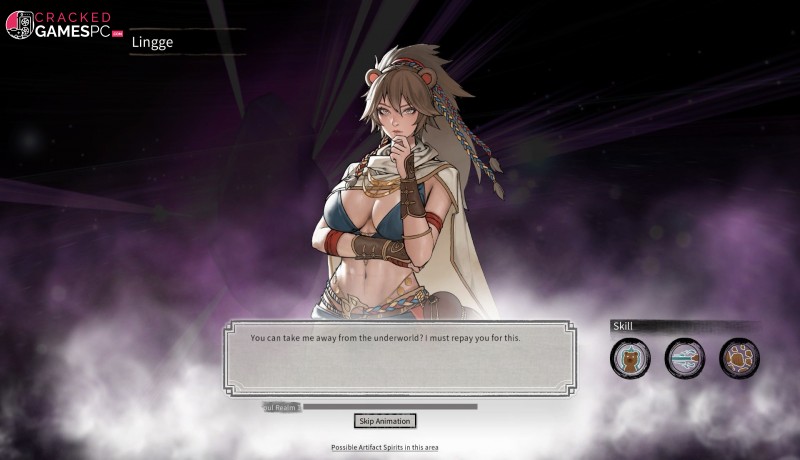Skip the animation
Image resolution: width=800 pixels, height=460 pixels.
point(384,421)
